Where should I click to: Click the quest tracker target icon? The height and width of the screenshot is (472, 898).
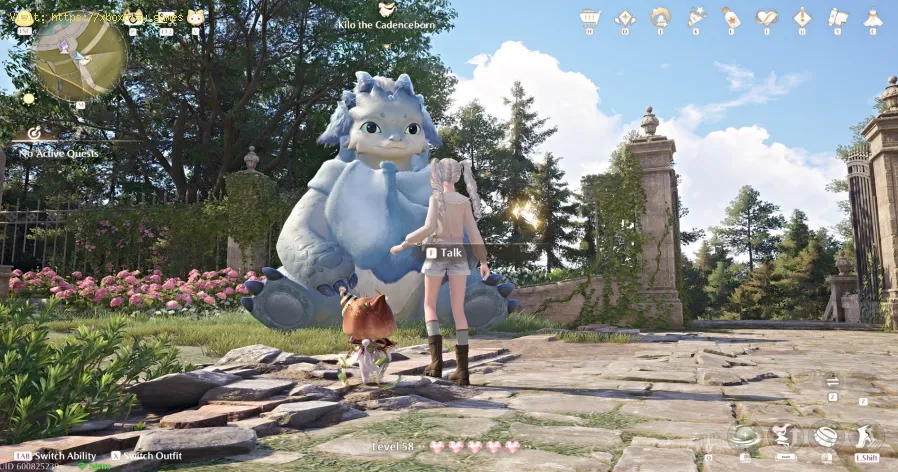pyautogui.click(x=34, y=132)
